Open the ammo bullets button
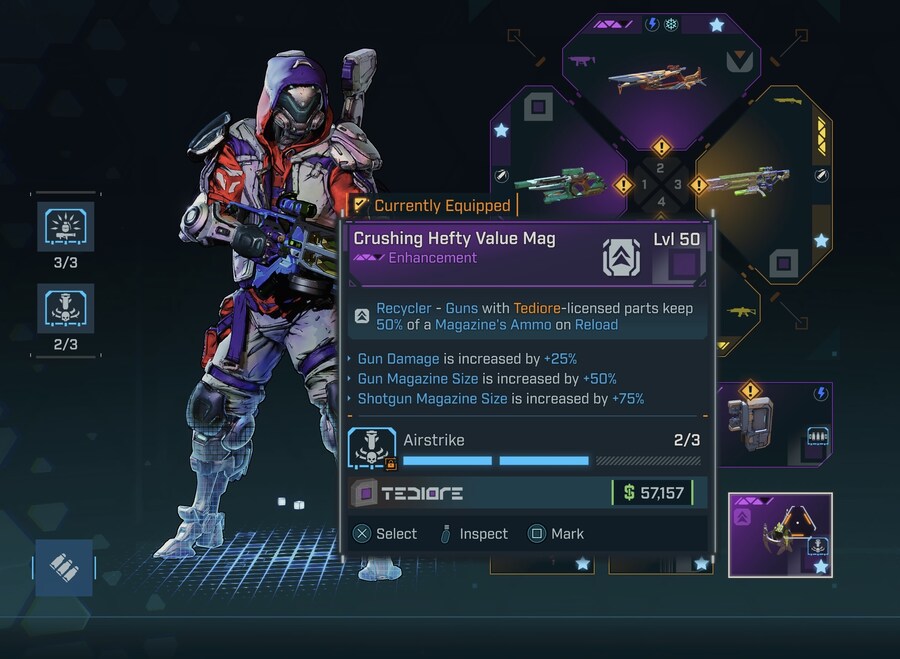This screenshot has width=900, height=659. click(64, 567)
